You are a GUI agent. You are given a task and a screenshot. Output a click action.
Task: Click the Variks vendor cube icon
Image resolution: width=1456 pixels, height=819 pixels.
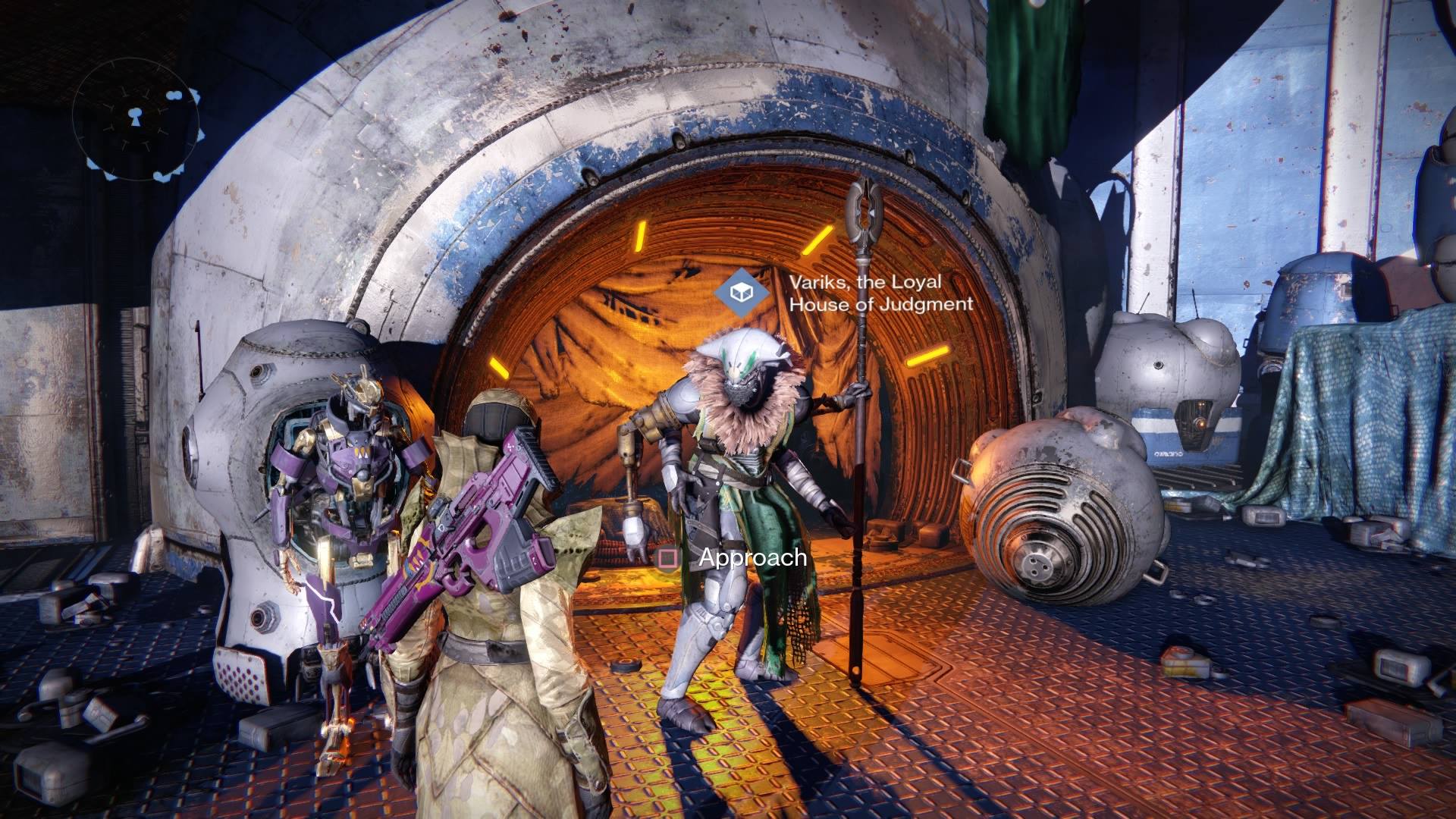click(741, 292)
